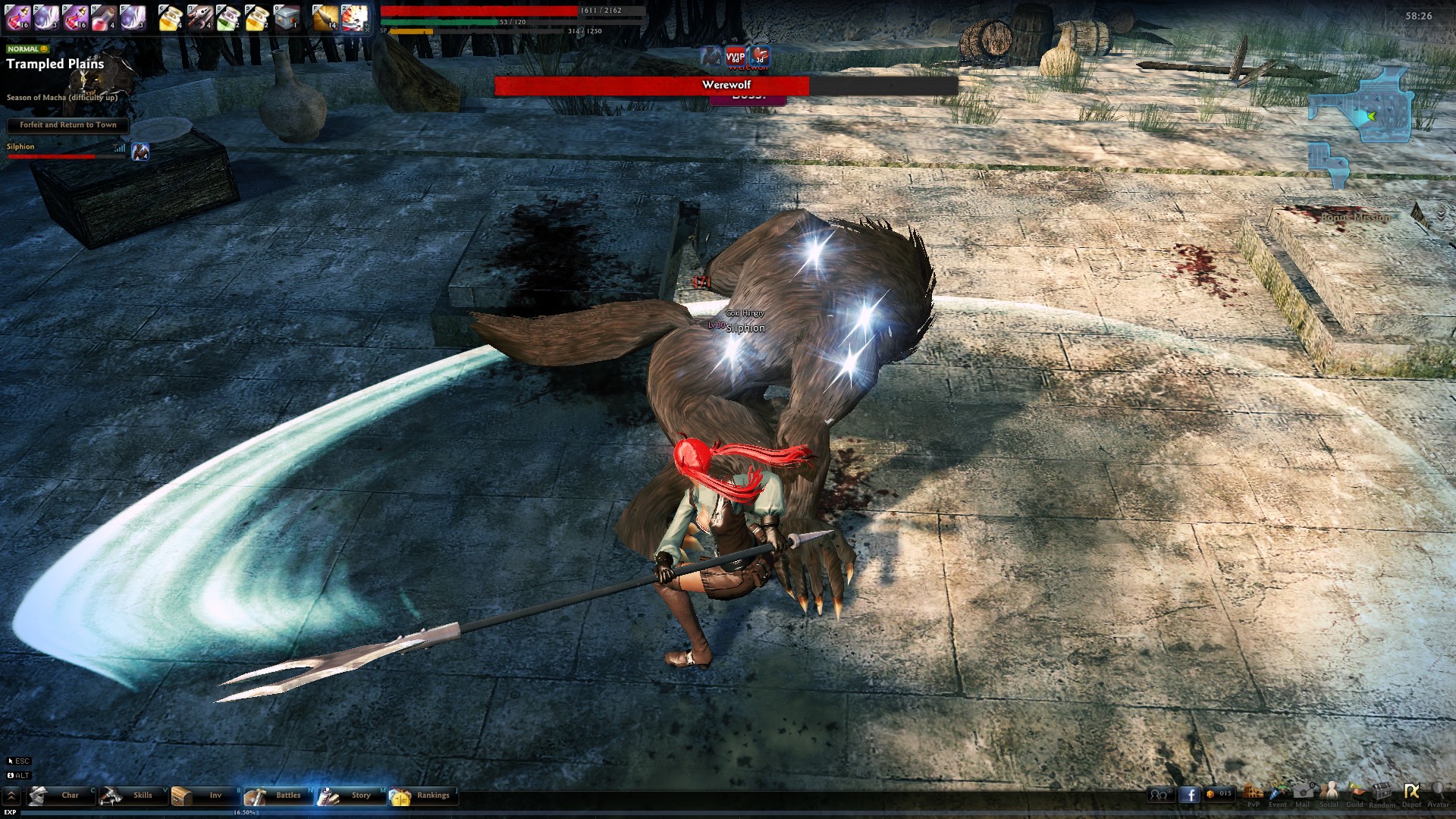The image size is (1456, 819).
Task: Expand the bottom menu bar arrow
Action: [x=11, y=795]
